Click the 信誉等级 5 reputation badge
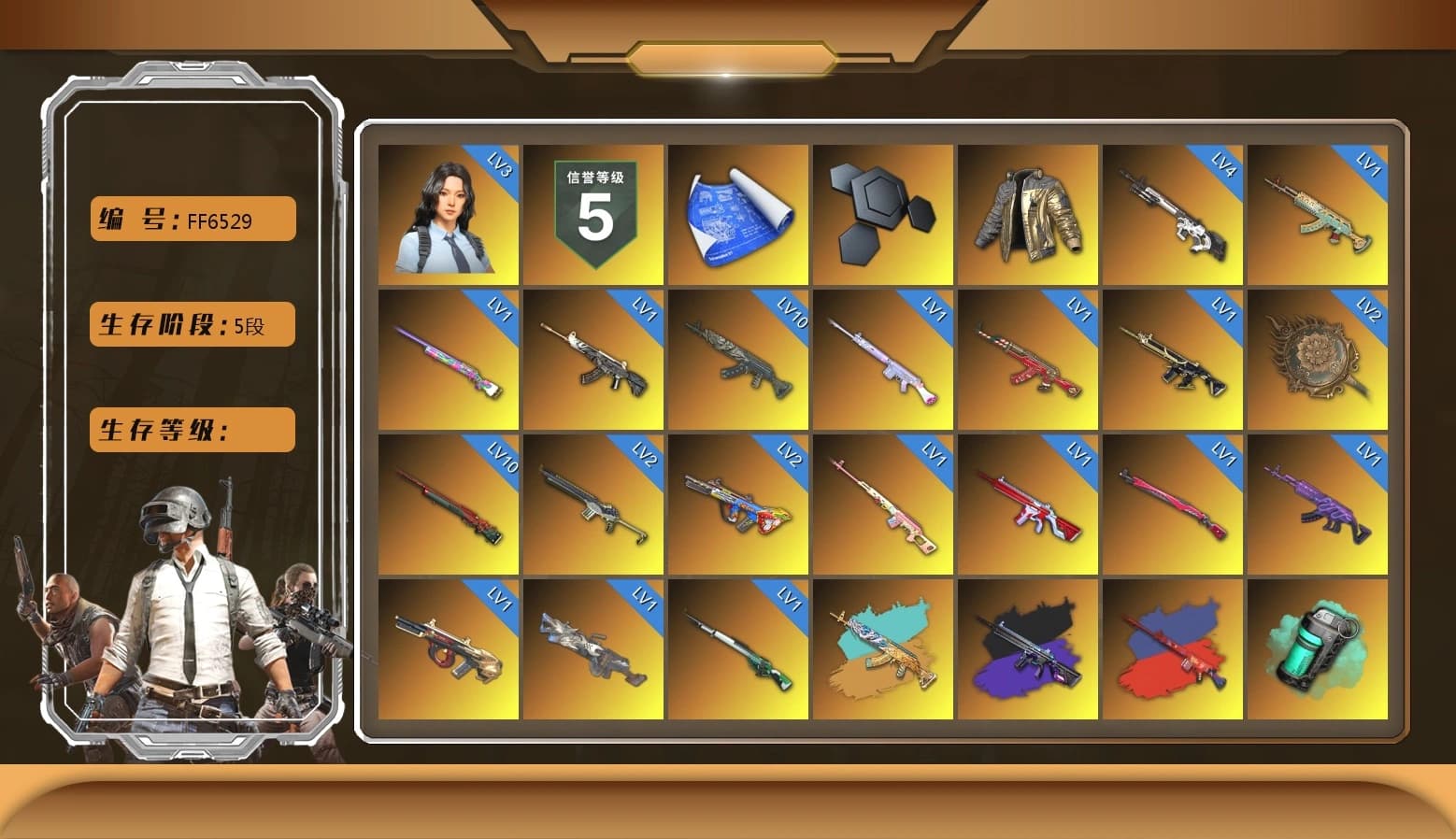The height and width of the screenshot is (839, 1456). click(x=593, y=213)
